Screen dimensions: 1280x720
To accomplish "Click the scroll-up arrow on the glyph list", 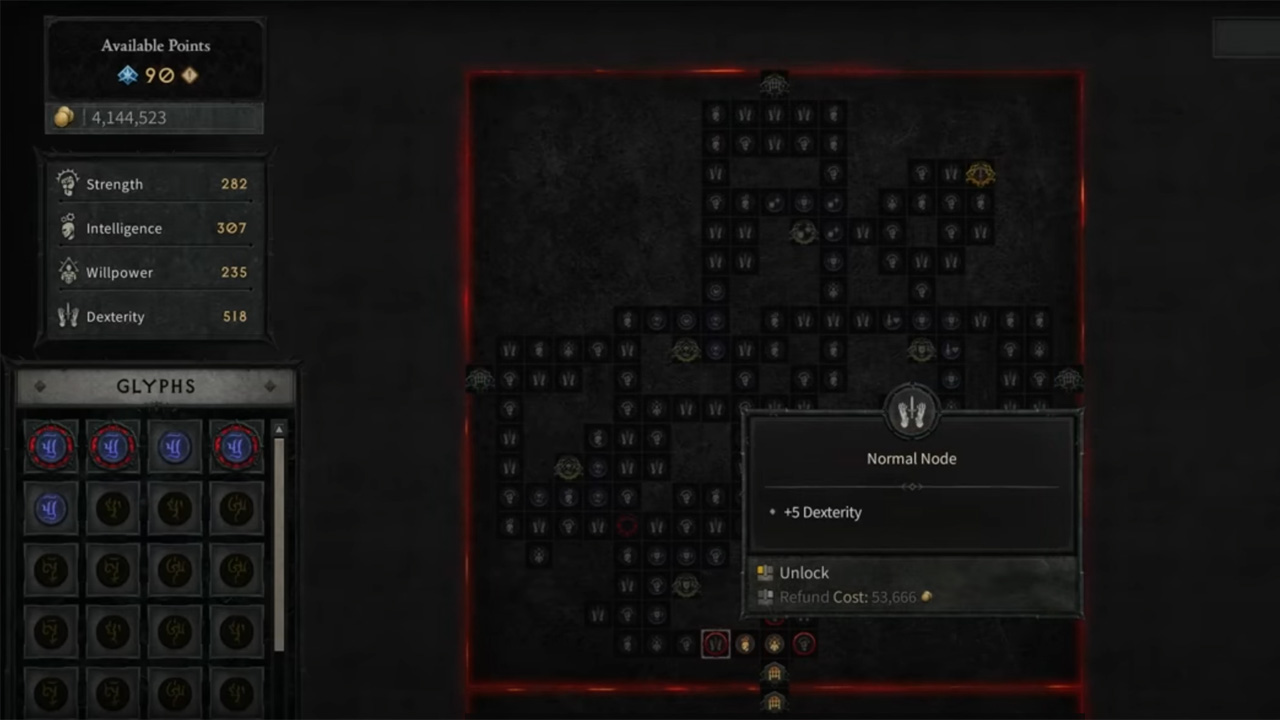I will coord(278,428).
